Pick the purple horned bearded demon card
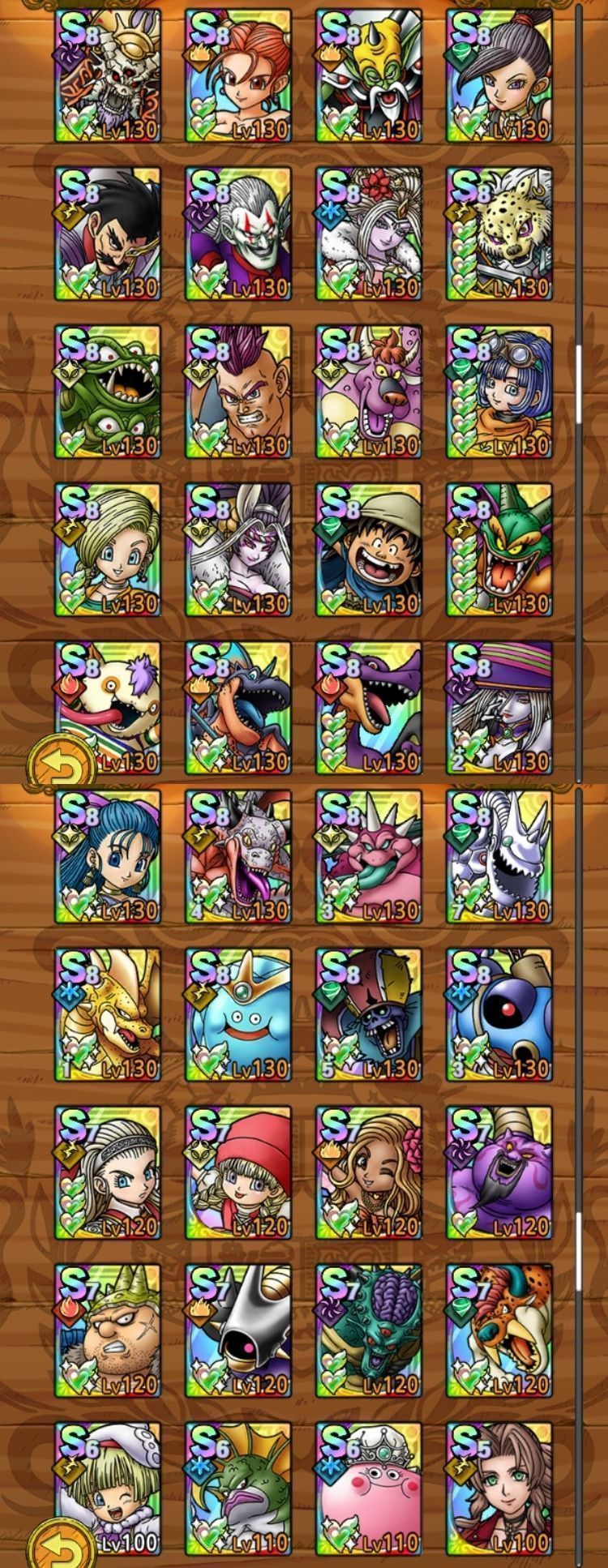This screenshot has height=1568, width=608. (499, 1172)
